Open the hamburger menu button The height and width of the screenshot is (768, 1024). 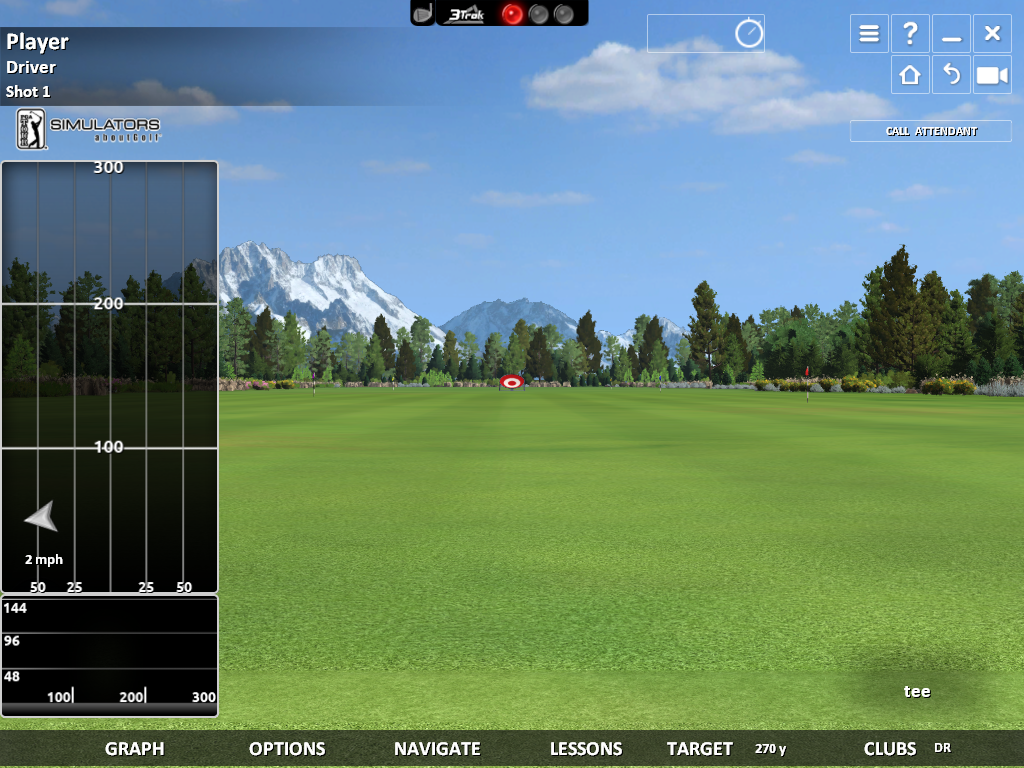[869, 34]
